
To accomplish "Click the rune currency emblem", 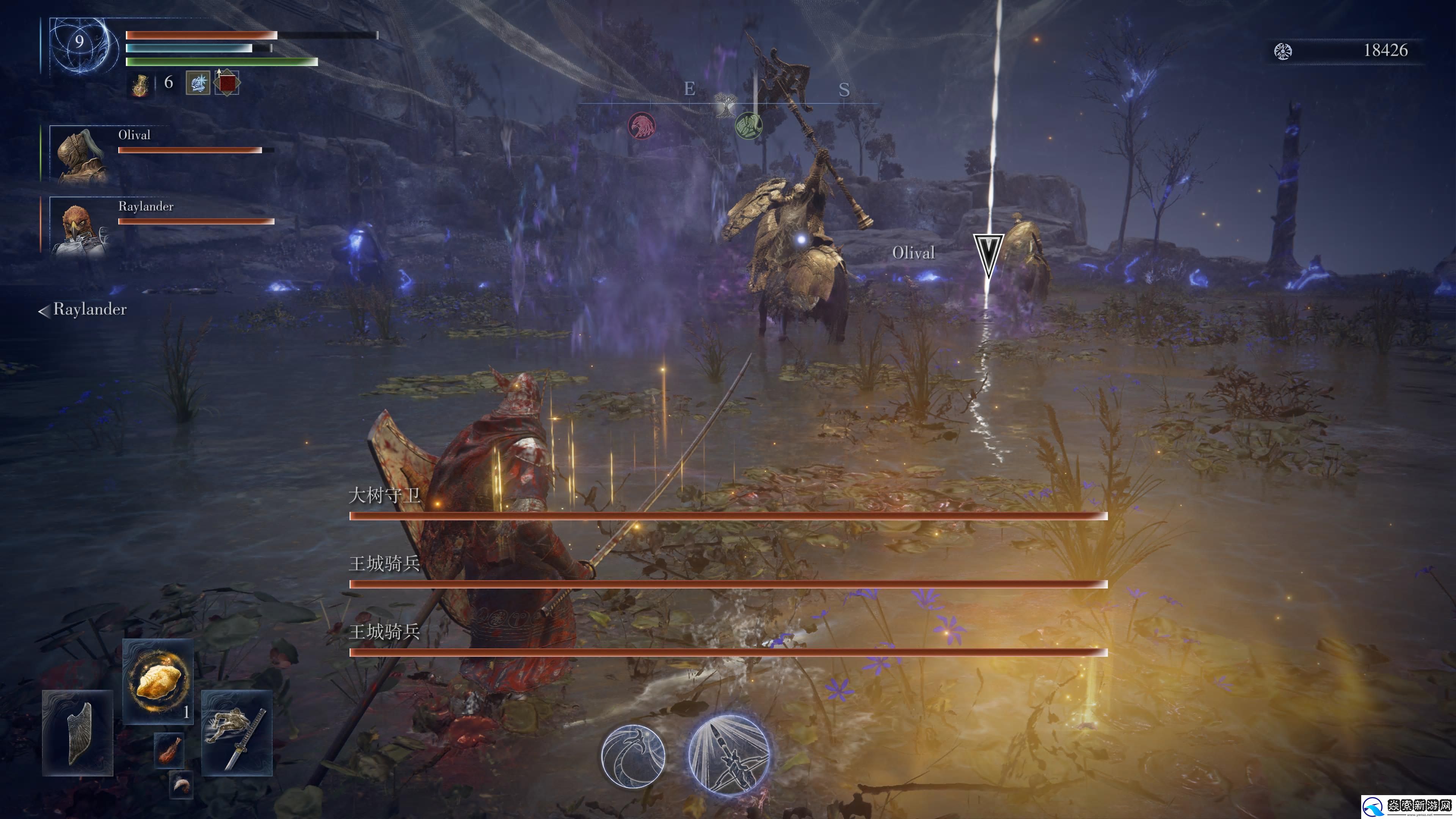I will (1282, 52).
